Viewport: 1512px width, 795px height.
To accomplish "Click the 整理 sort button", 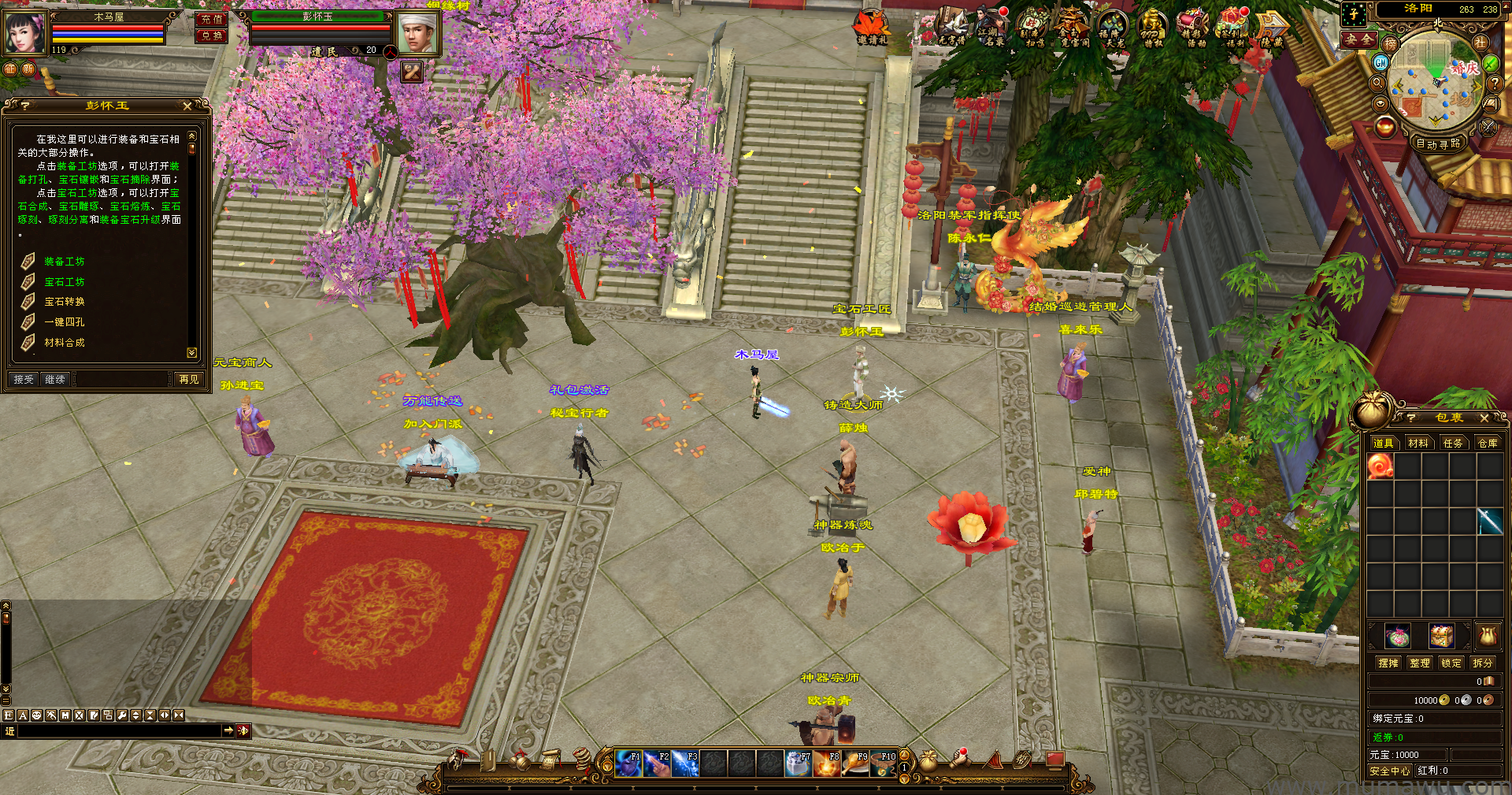I will click(x=1420, y=663).
